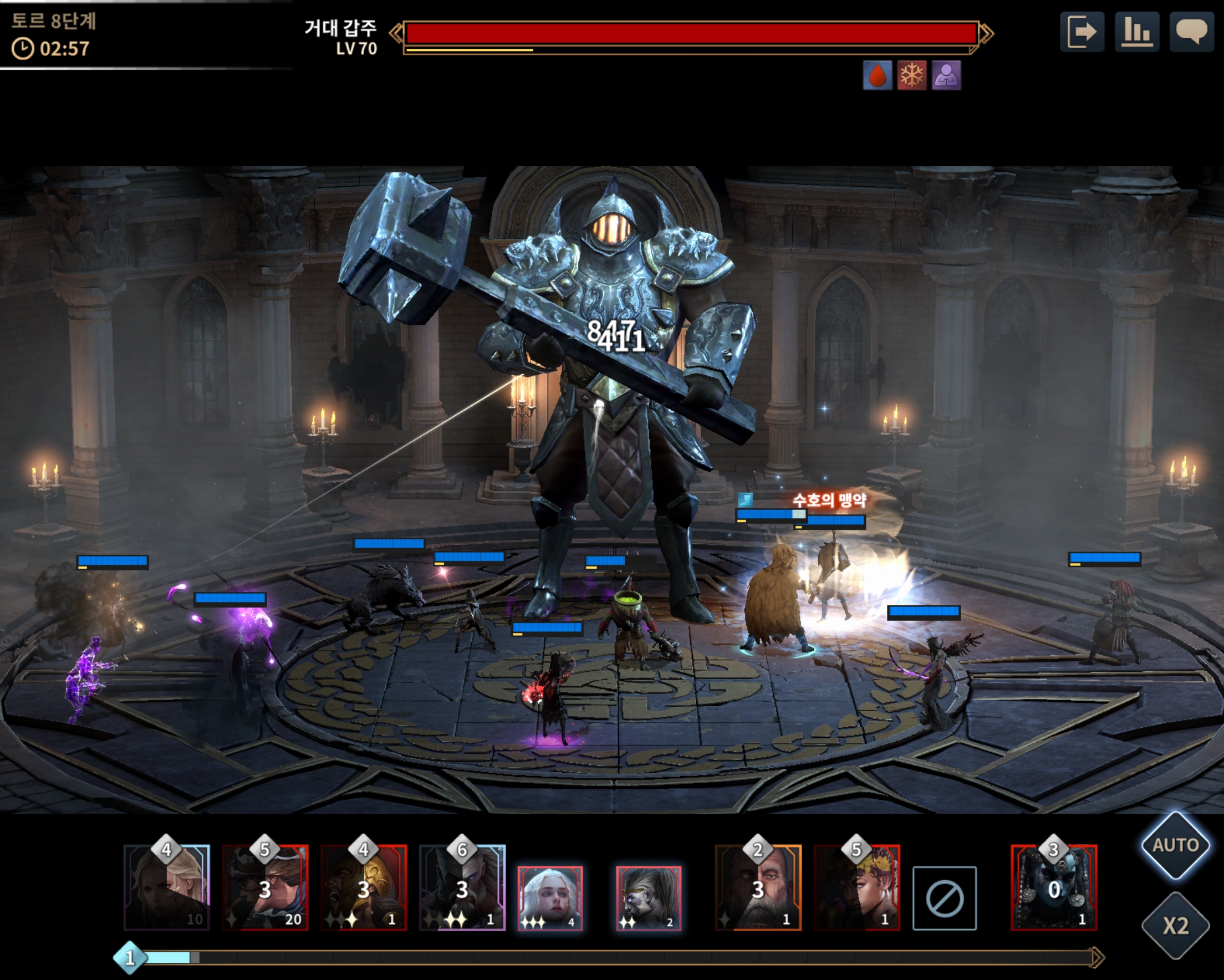Check the purple figure status icon
This screenshot has width=1224, height=980.
tap(946, 75)
